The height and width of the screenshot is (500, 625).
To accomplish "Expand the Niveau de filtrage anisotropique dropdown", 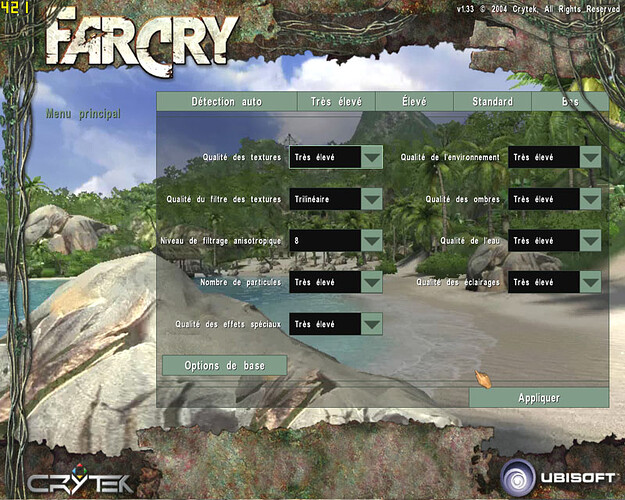I will click(x=371, y=241).
